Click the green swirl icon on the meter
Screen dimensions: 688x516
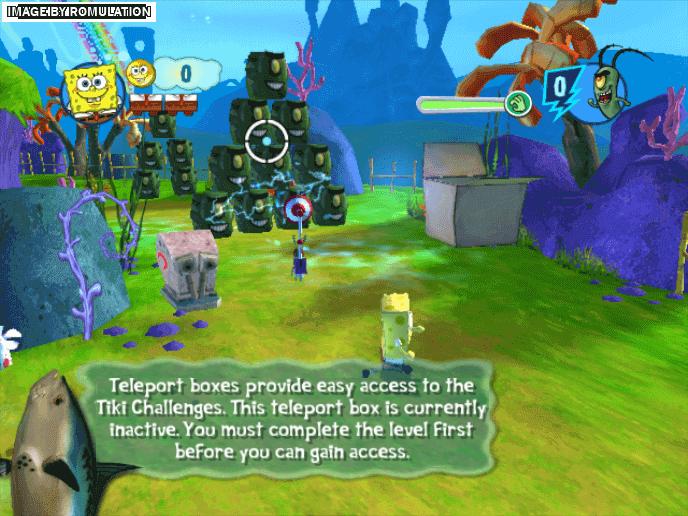[x=516, y=103]
